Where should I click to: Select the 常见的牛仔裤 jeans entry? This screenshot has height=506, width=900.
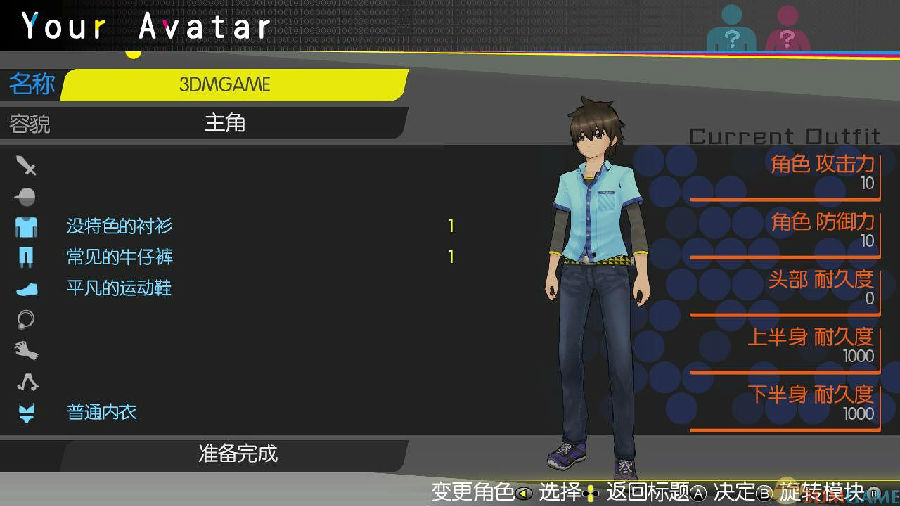pos(119,257)
